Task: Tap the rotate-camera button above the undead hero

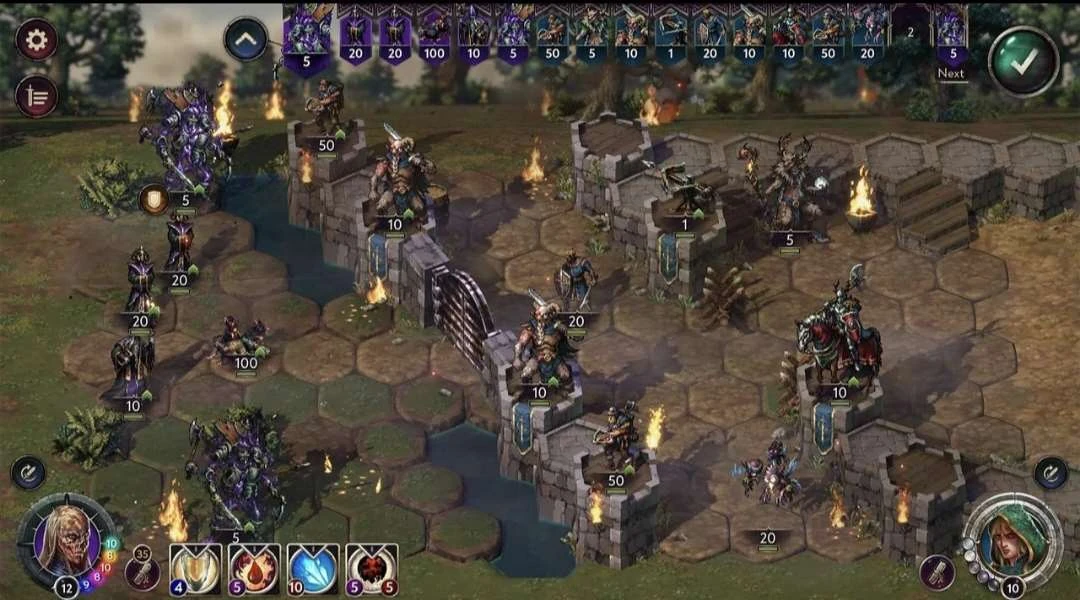Action: click(29, 473)
